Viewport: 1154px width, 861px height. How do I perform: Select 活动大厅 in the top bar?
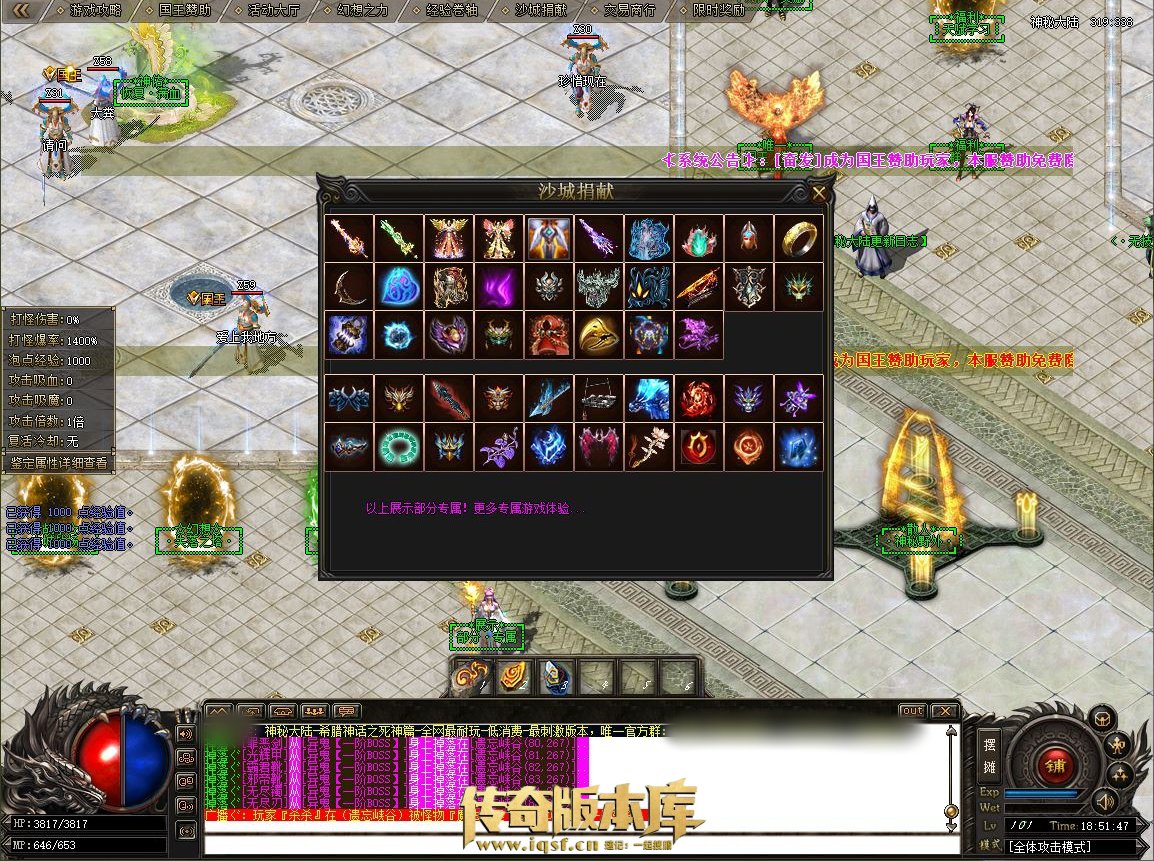tap(274, 10)
